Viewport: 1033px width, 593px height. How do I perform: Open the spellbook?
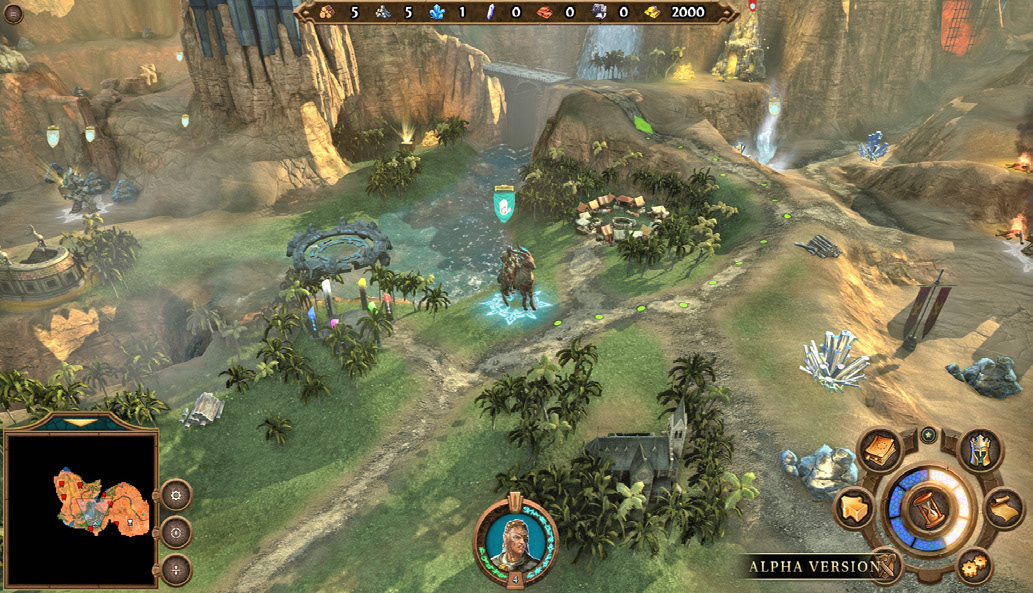coord(881,451)
